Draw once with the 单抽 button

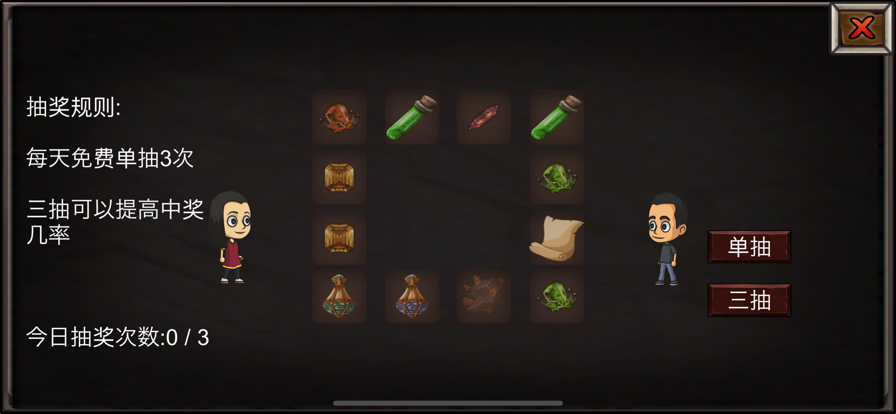coord(749,247)
